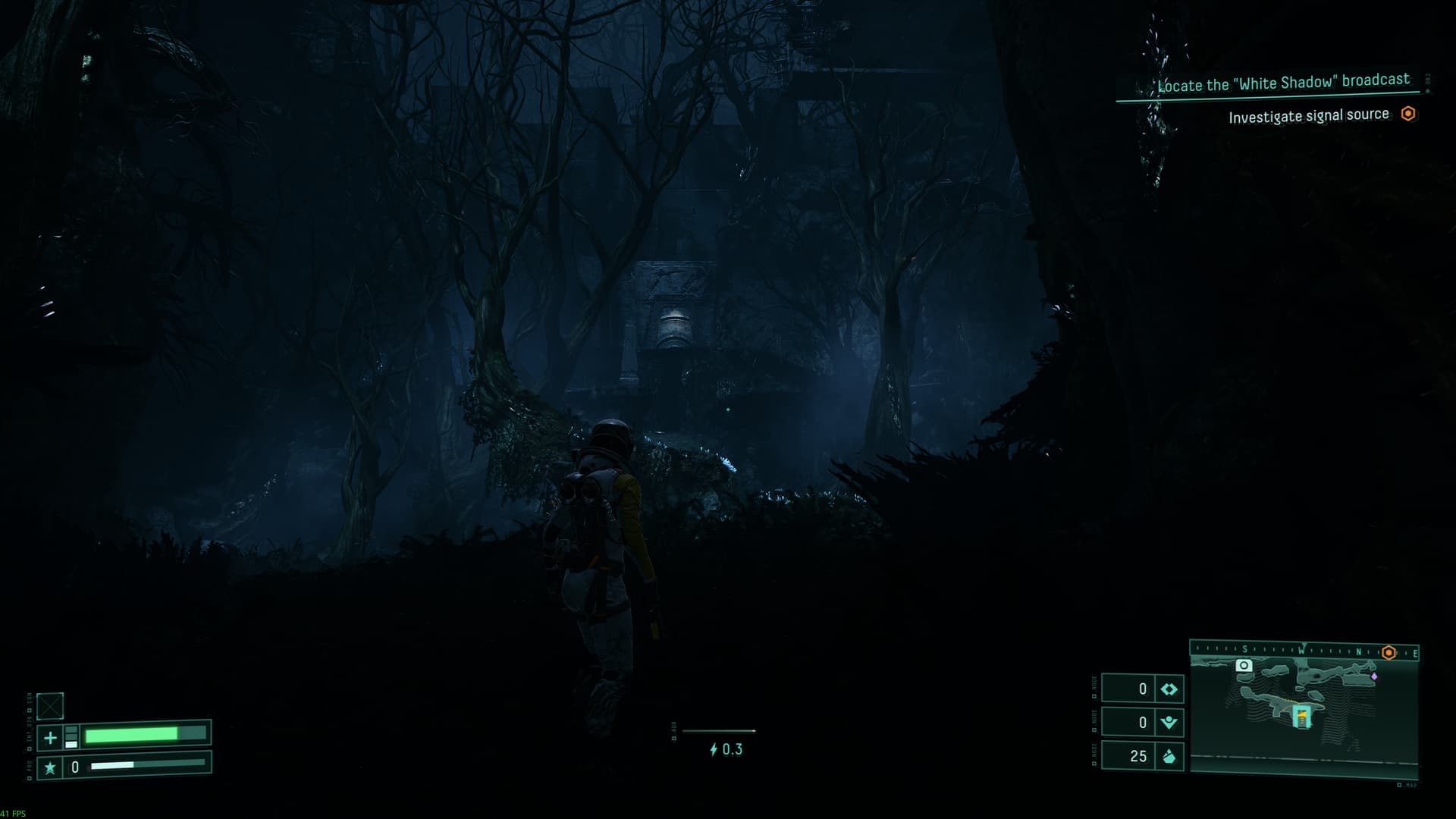The width and height of the screenshot is (1456, 819).
Task: Select the double-diamond resource icon
Action: click(1169, 689)
